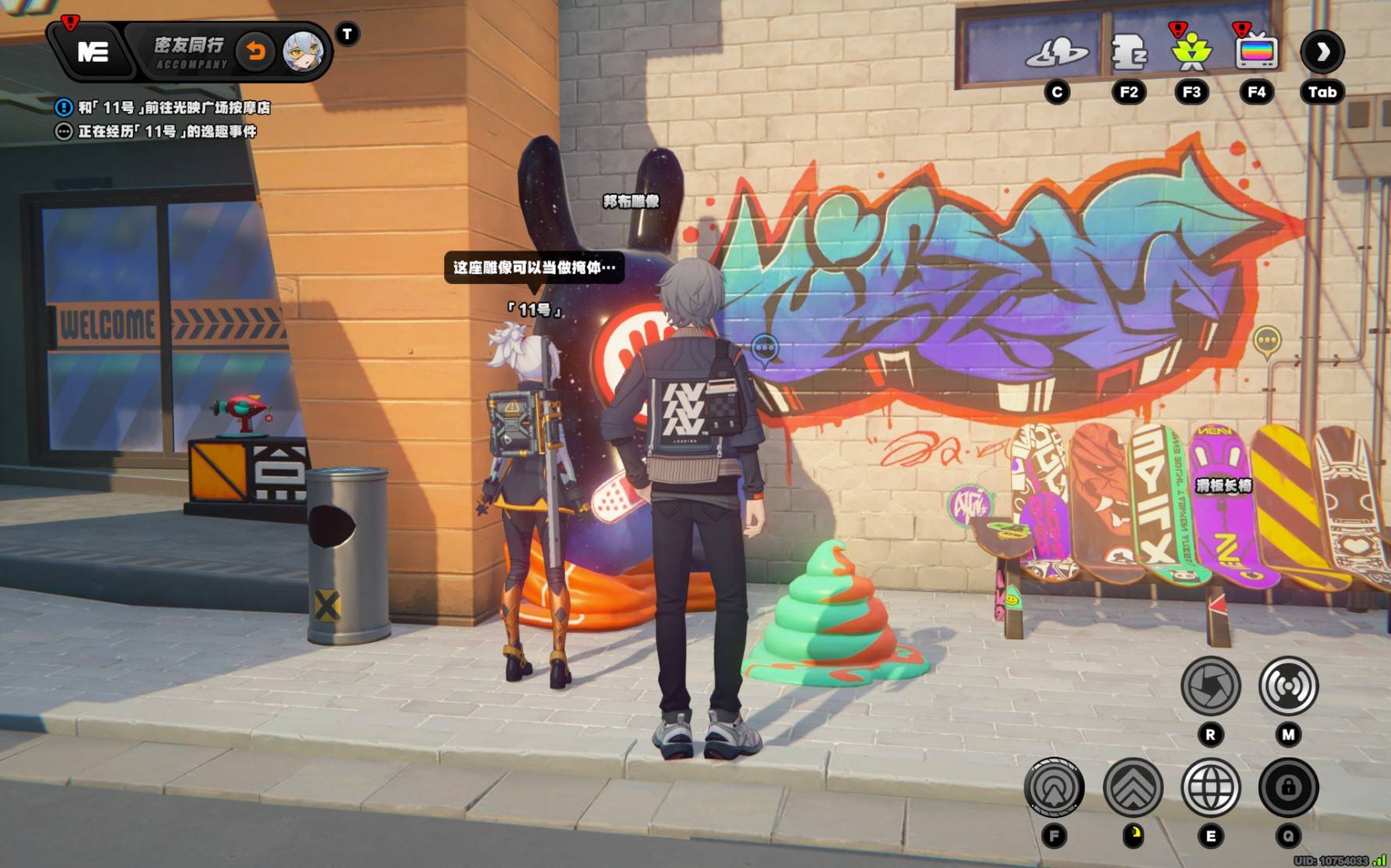Click the orange return arrow in Accompany panel

tap(255, 52)
